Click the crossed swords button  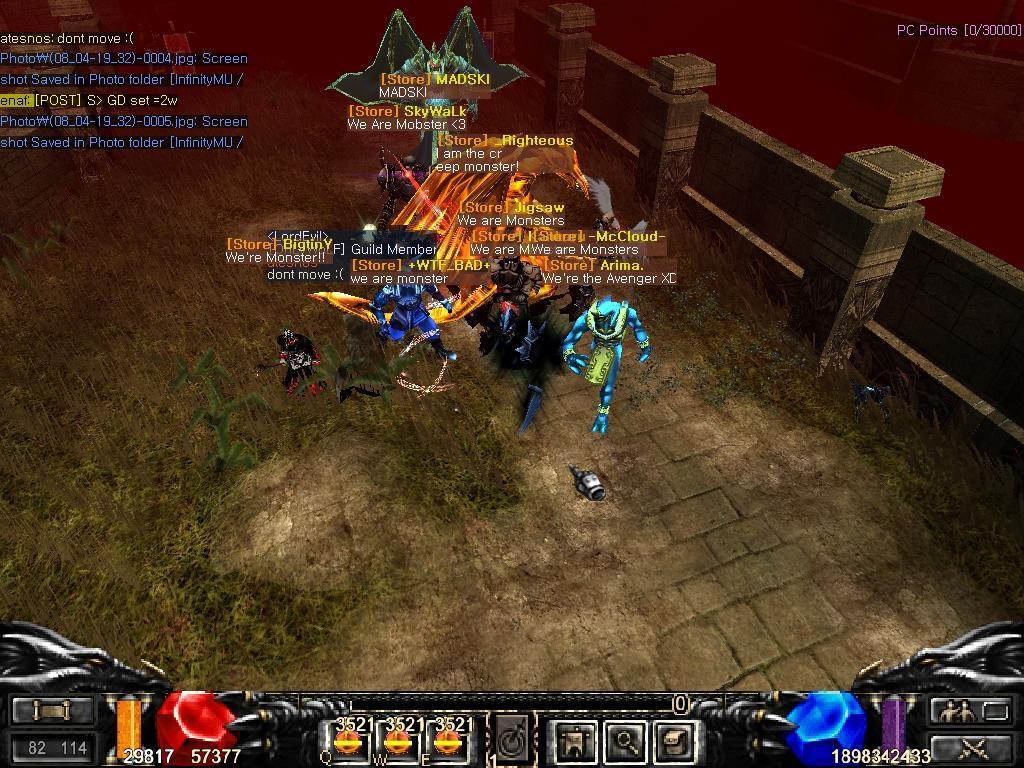(972, 746)
